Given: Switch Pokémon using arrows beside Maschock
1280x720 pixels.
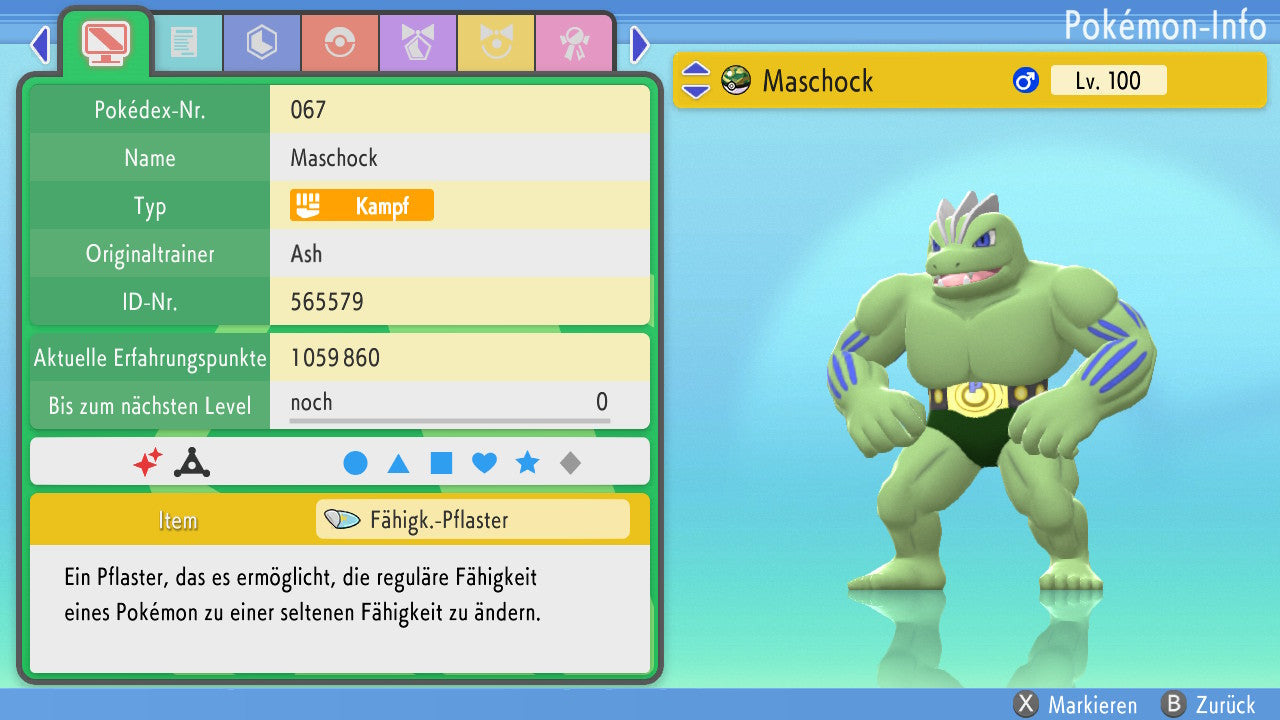Looking at the screenshot, I should (x=696, y=81).
